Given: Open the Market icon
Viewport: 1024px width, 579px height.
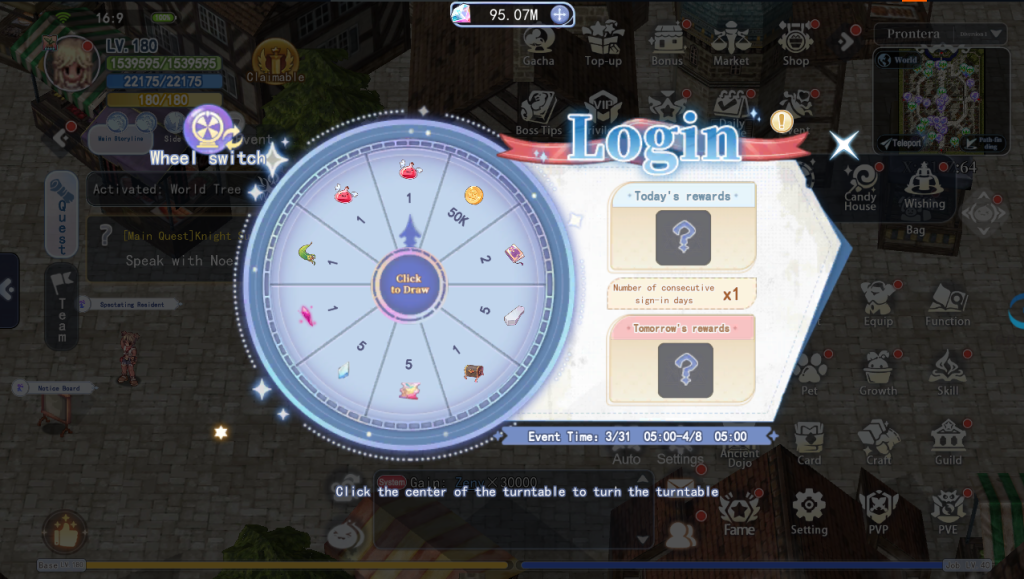Looking at the screenshot, I should [731, 45].
